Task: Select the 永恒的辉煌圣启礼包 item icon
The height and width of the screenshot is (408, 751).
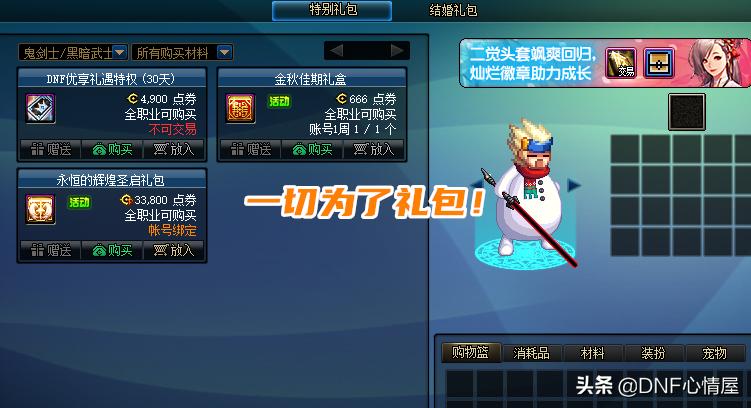Action: tap(41, 208)
